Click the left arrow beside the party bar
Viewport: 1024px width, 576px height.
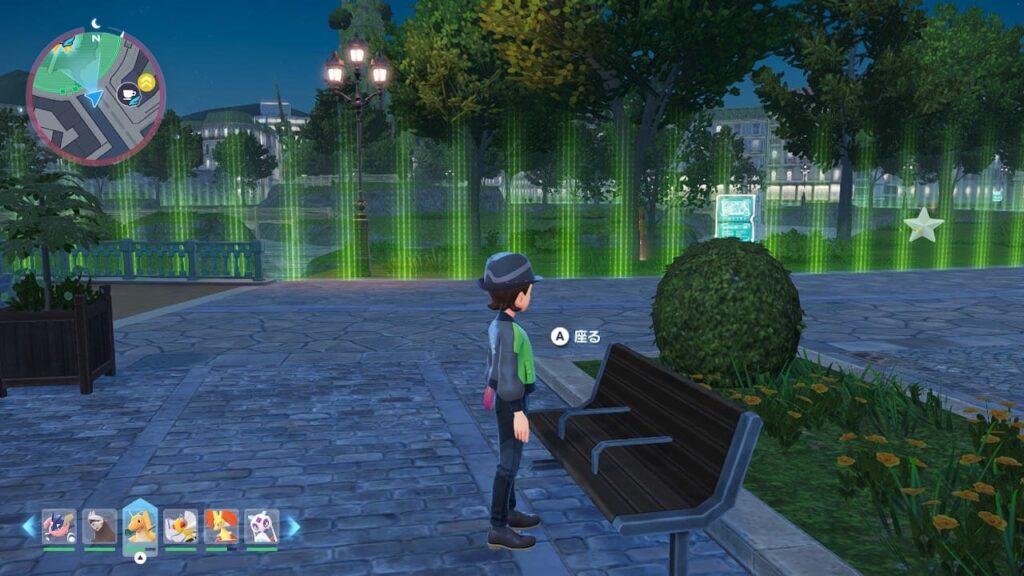point(28,526)
